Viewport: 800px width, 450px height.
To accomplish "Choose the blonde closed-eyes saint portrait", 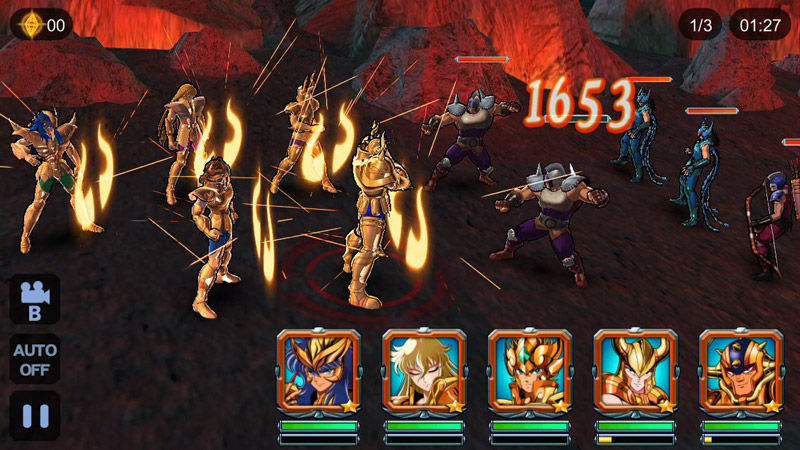I will pyautogui.click(x=424, y=372).
